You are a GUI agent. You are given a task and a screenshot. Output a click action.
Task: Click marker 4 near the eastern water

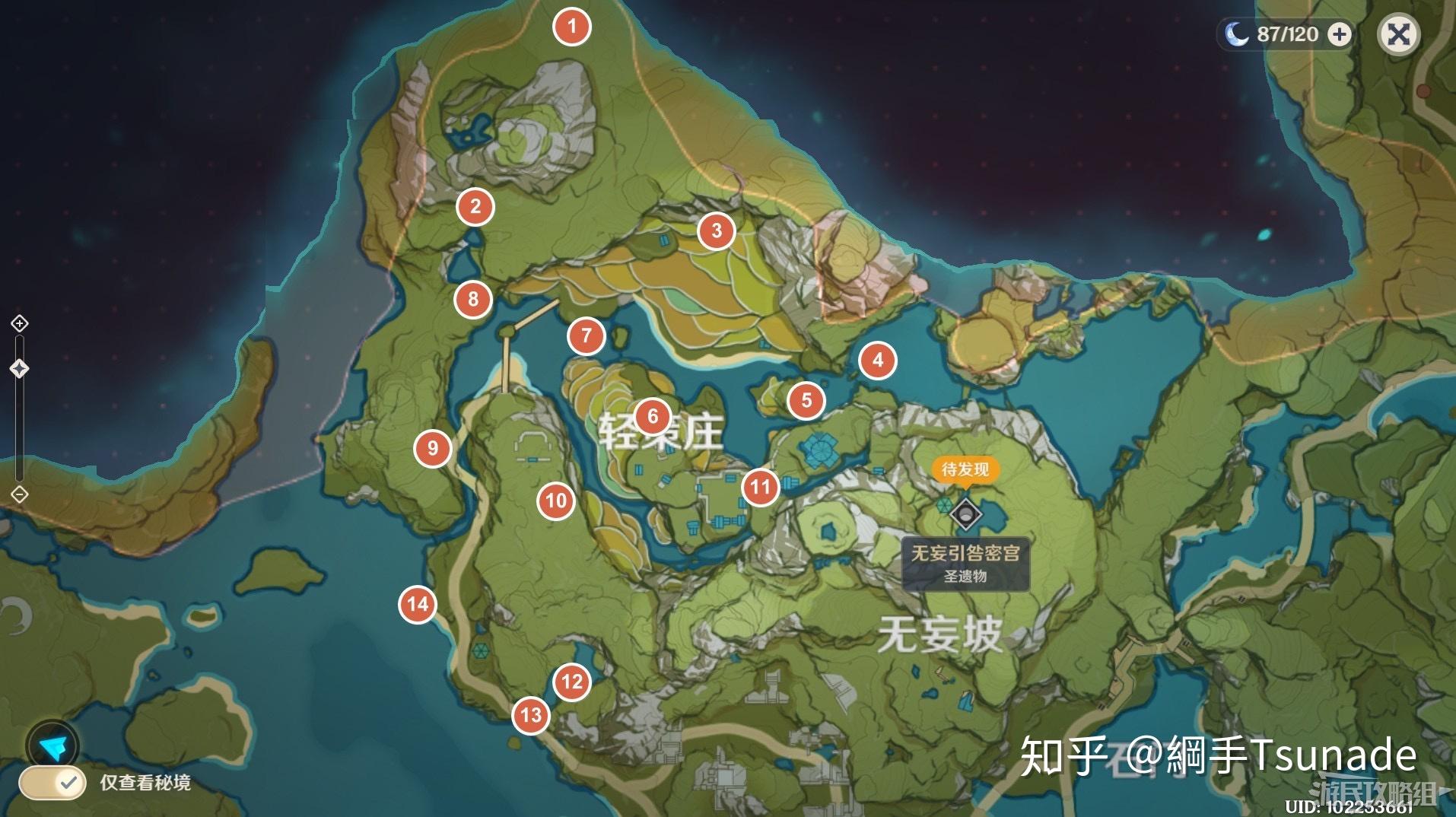[x=879, y=361]
